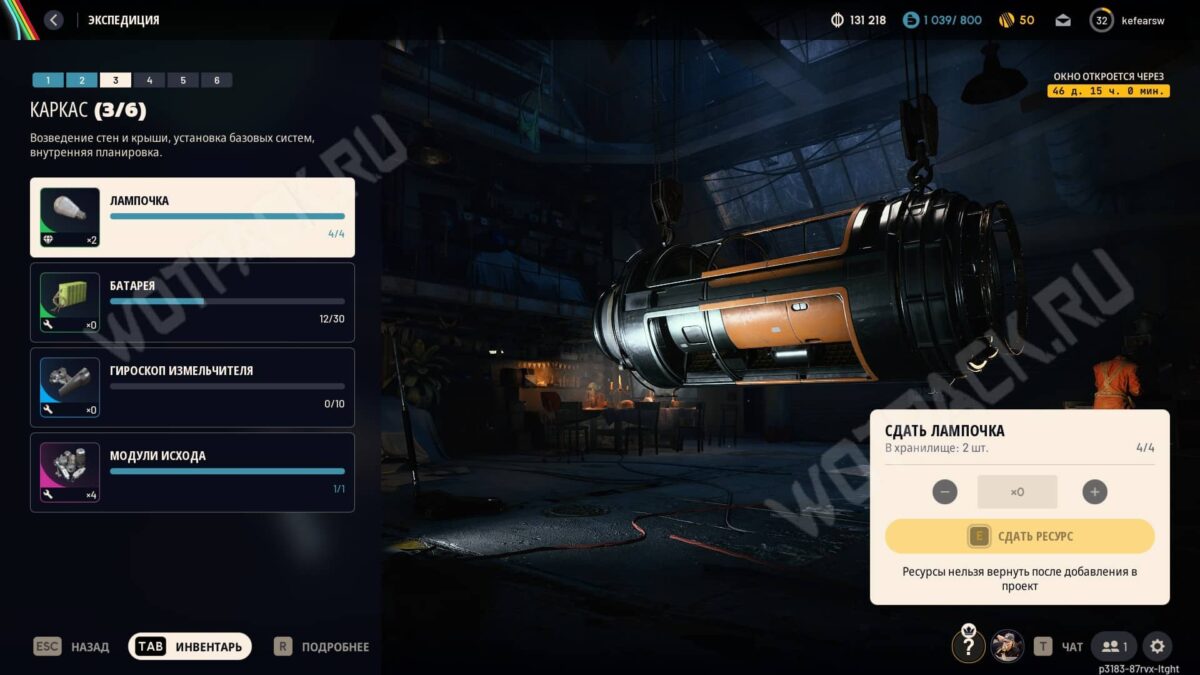This screenshot has height=675, width=1200.
Task: Open stage tab 5
Action: (x=183, y=80)
